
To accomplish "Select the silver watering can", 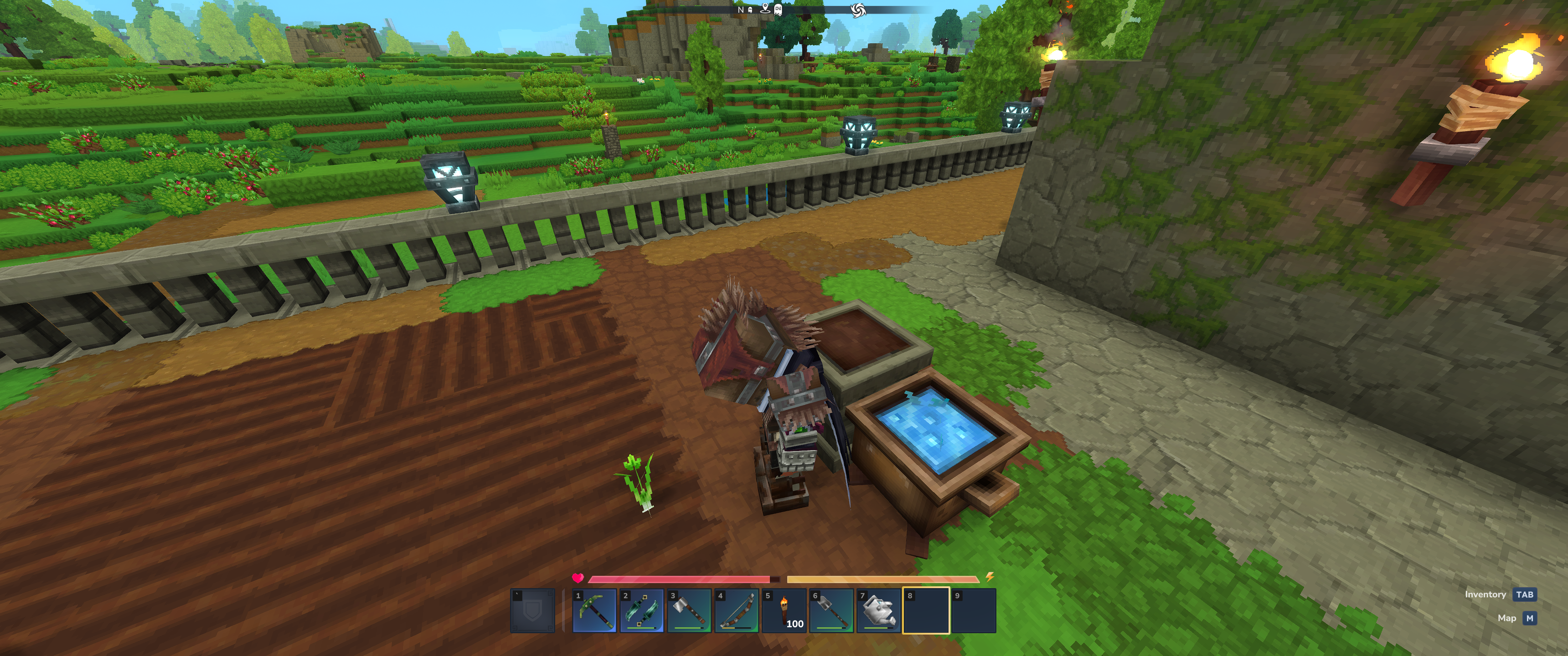I will (x=878, y=610).
